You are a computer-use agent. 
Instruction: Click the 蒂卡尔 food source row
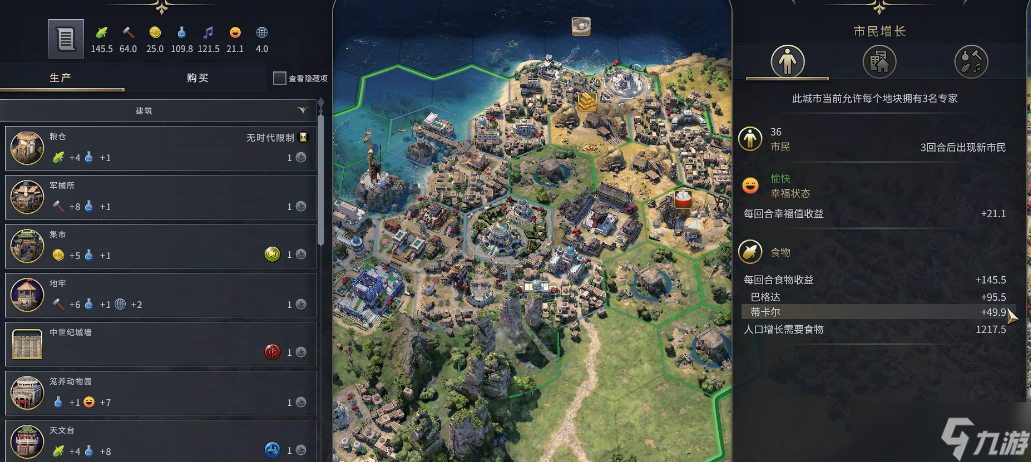(876, 312)
